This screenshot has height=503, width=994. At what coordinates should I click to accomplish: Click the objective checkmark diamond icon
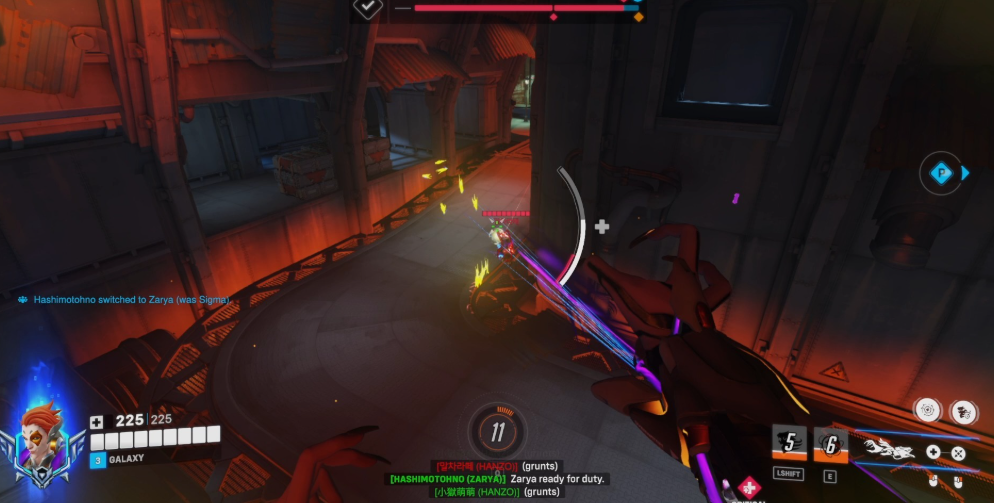[x=368, y=7]
